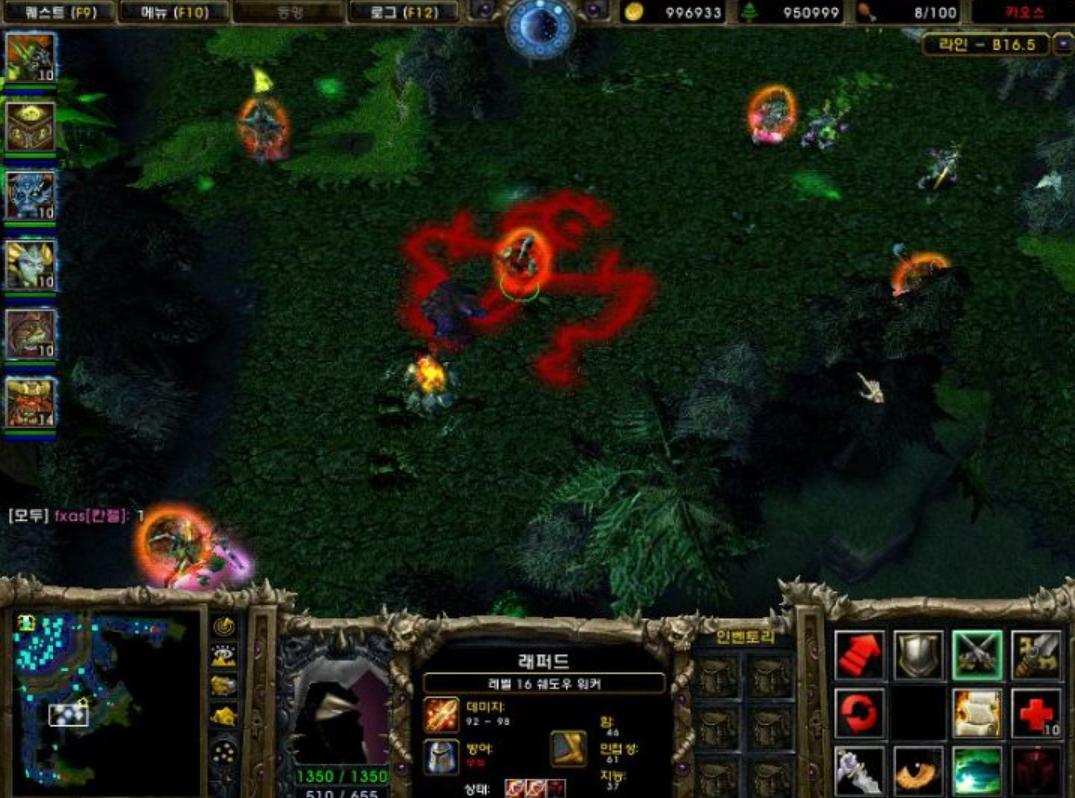
Task: Activate the minimap signal ping button
Action: coord(224,627)
